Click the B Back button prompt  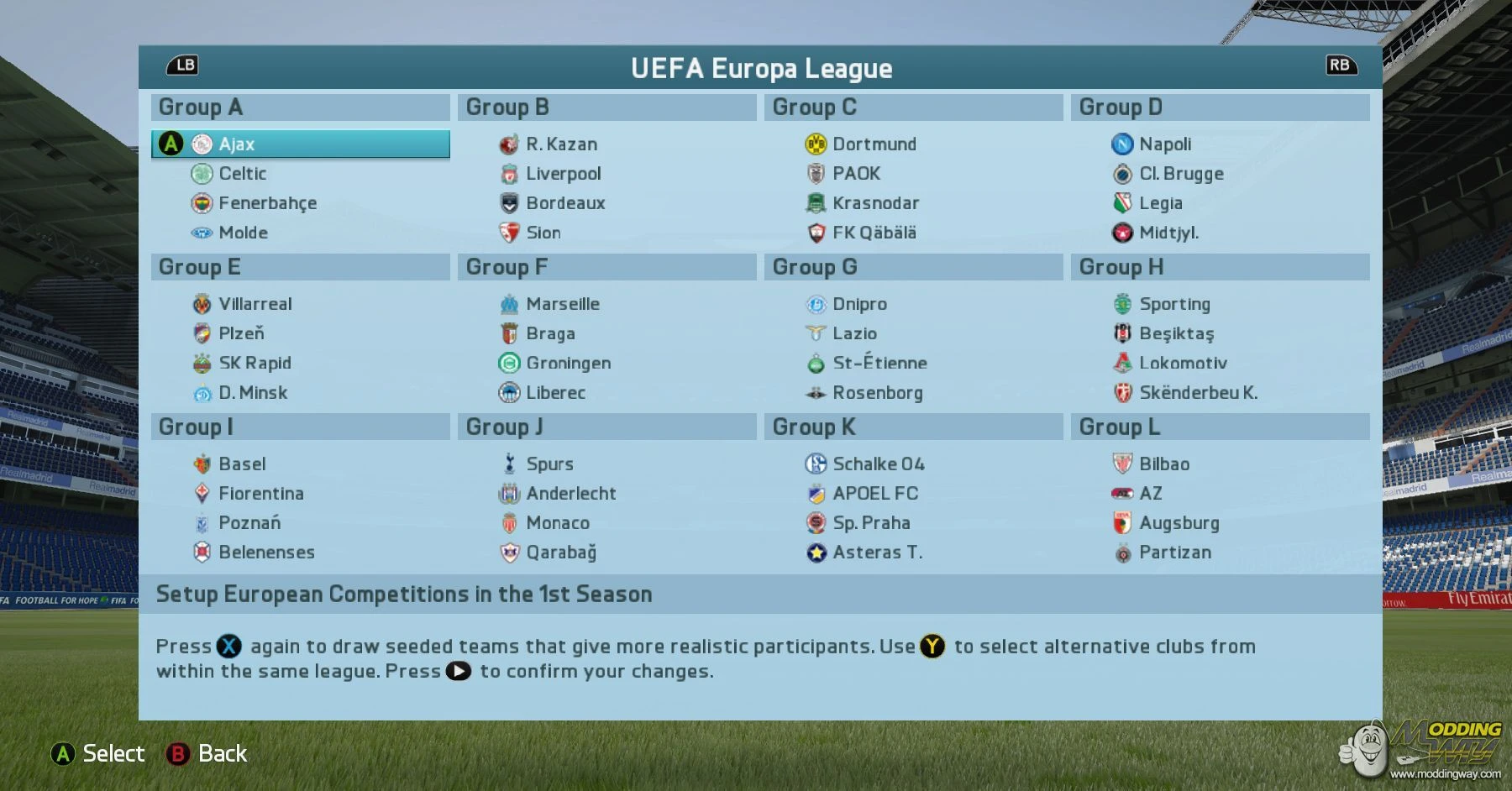tap(207, 753)
